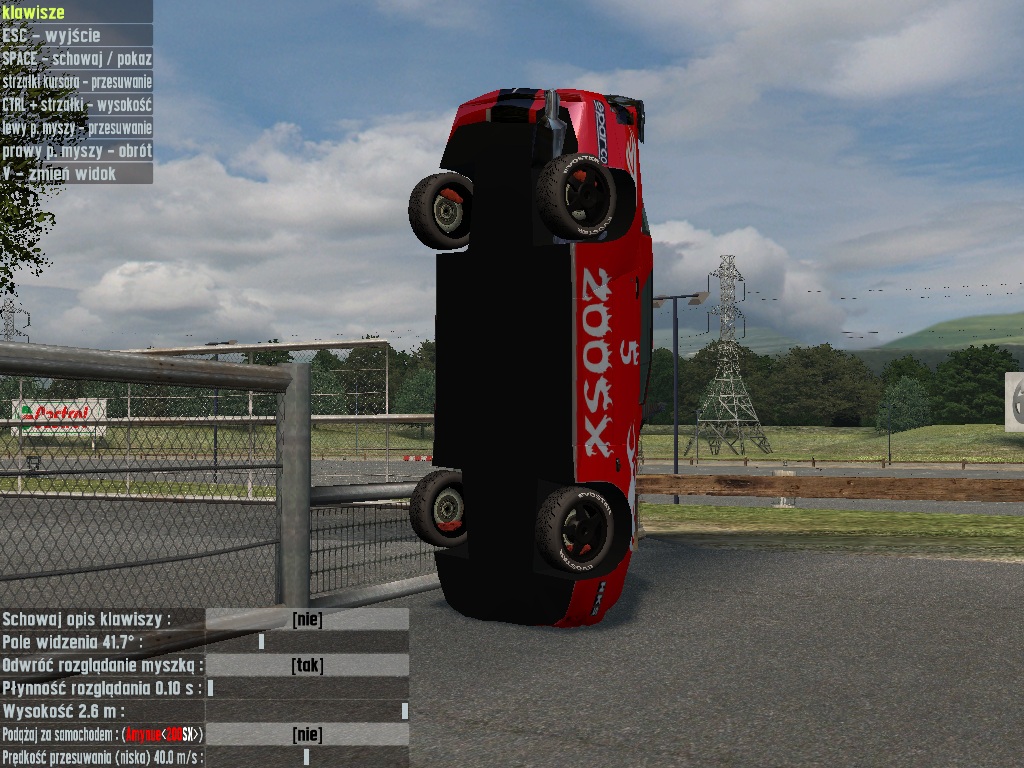The width and height of the screenshot is (1024, 768).
Task: Click the 'Płynność rozglądania' slider bar
Action: (x=307, y=688)
